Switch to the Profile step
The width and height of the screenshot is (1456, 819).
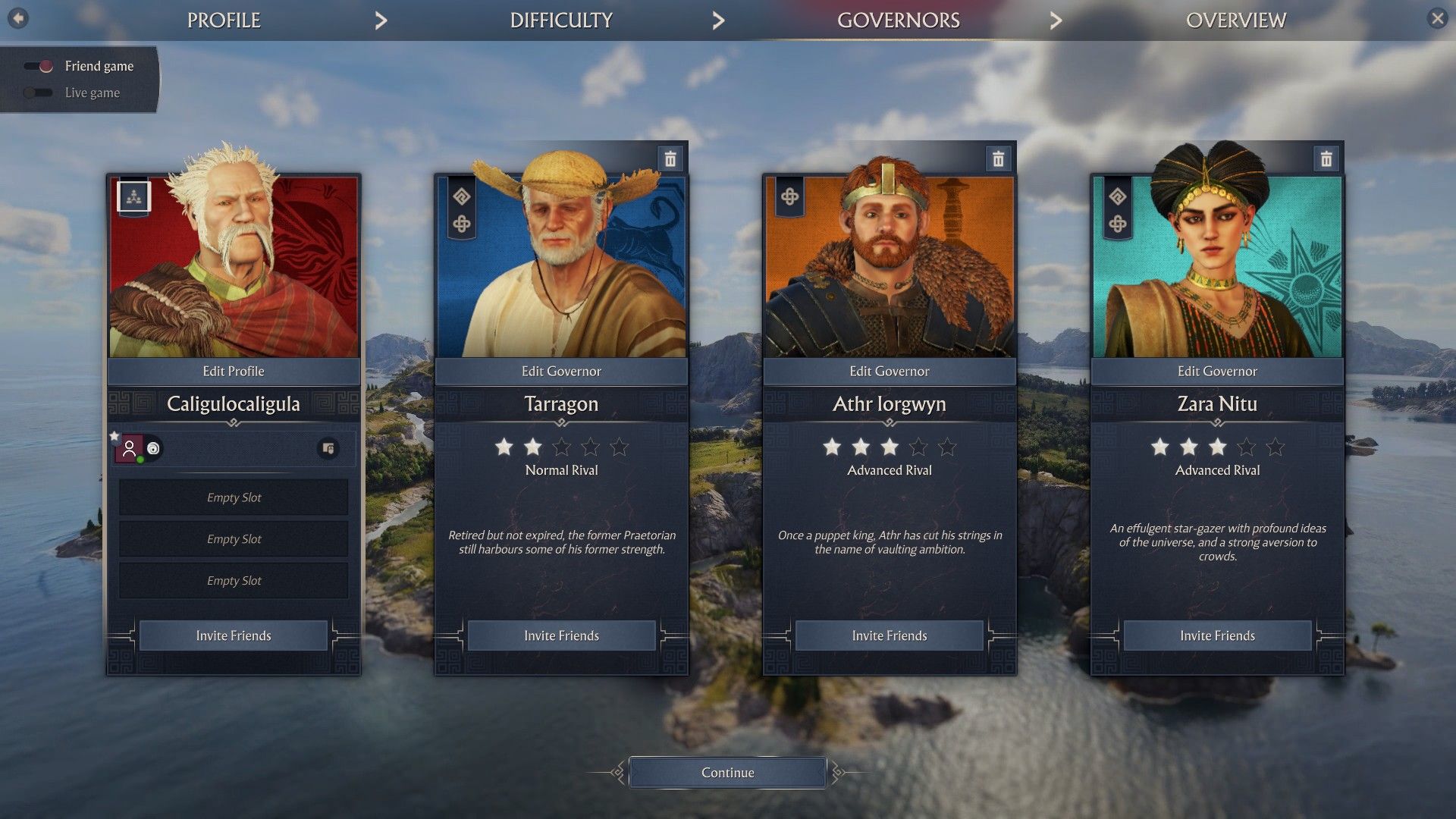click(224, 20)
